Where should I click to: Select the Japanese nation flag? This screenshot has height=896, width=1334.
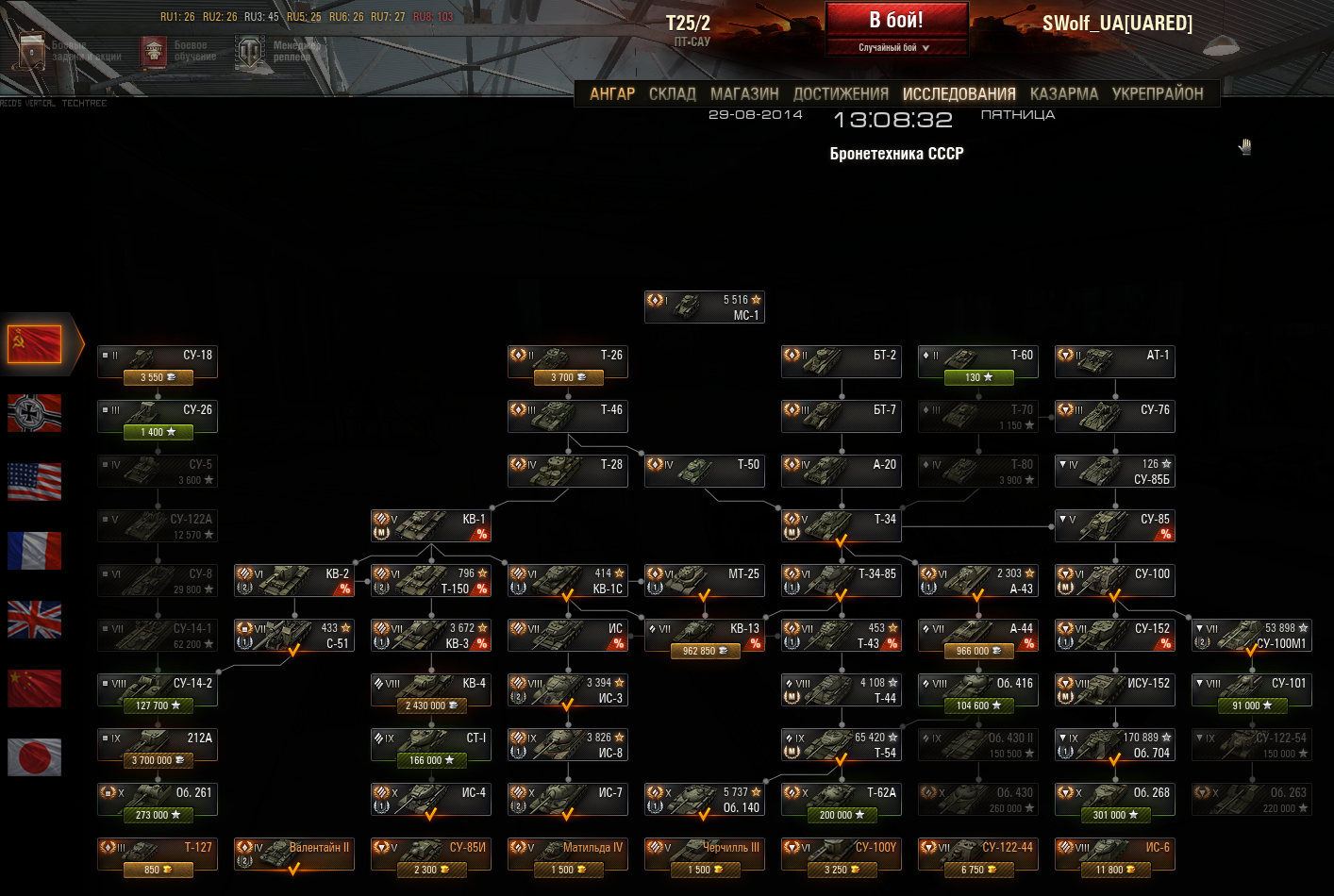35,756
